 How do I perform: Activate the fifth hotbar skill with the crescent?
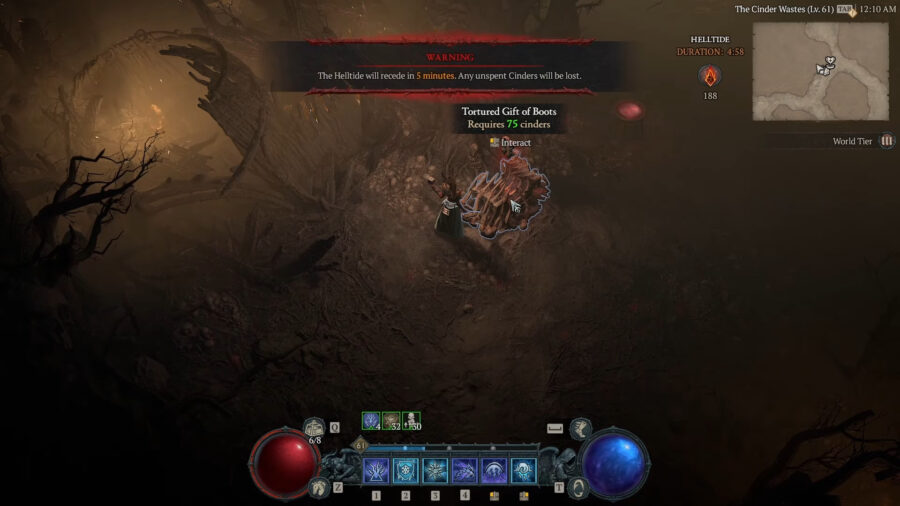(494, 471)
